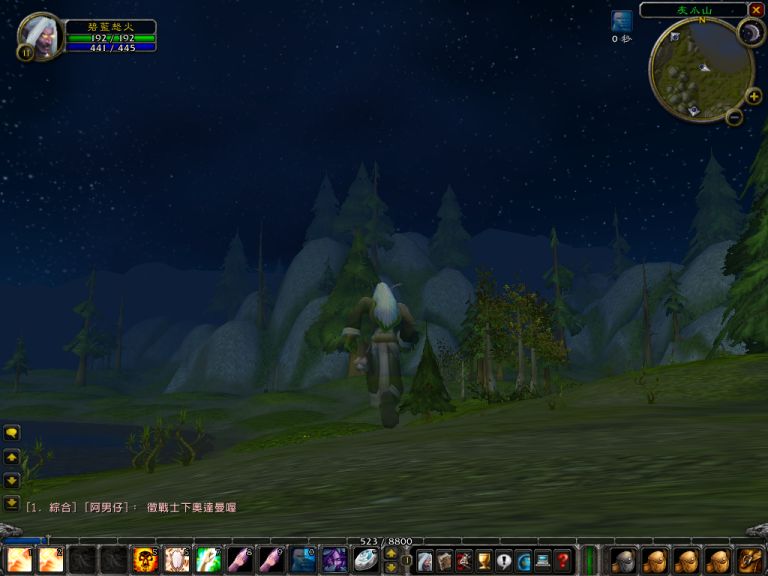
Task: Zoom out the minimap with minus button
Action: point(734,117)
